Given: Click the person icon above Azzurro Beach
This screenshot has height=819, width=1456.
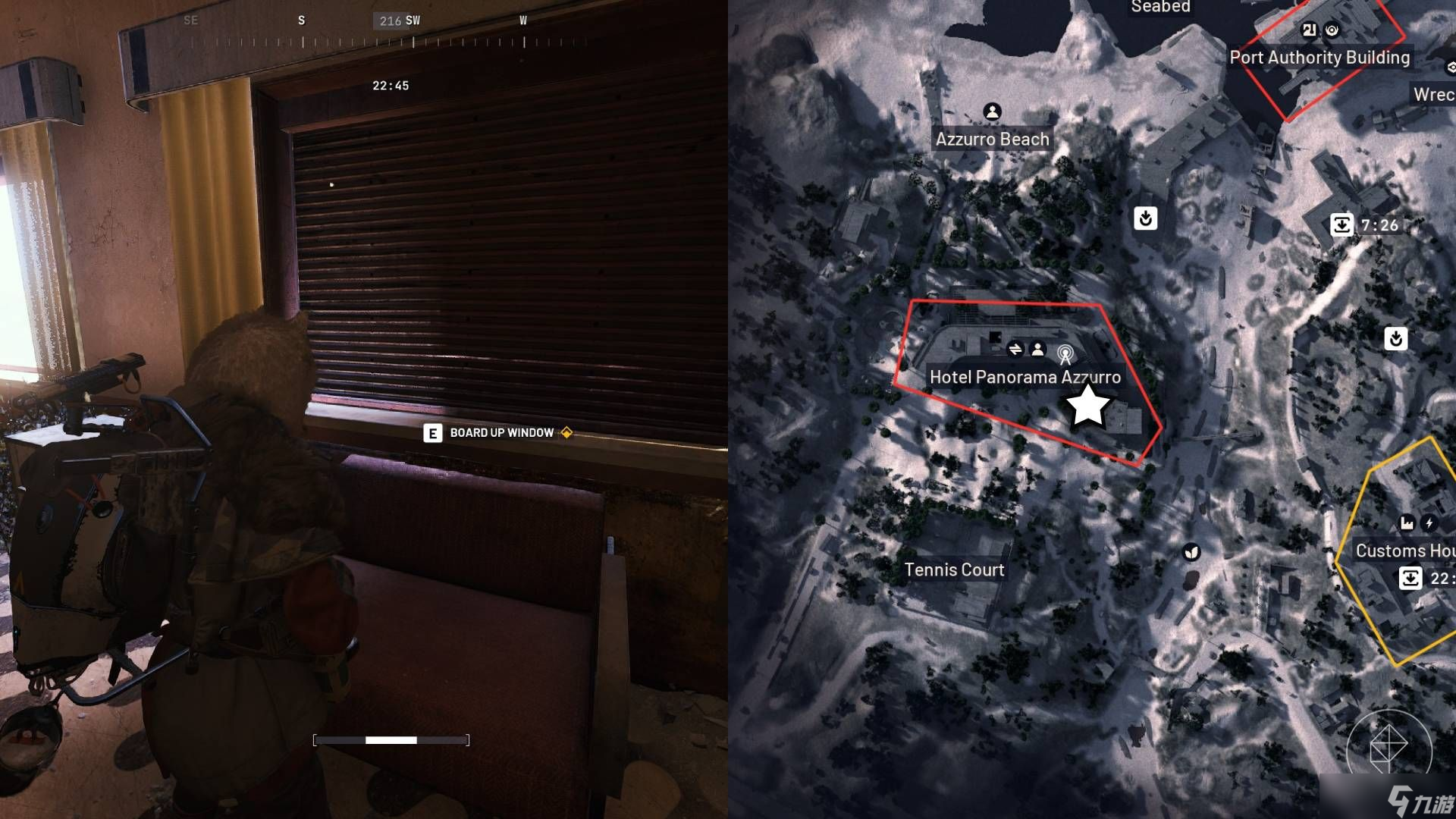Looking at the screenshot, I should coord(992,111).
